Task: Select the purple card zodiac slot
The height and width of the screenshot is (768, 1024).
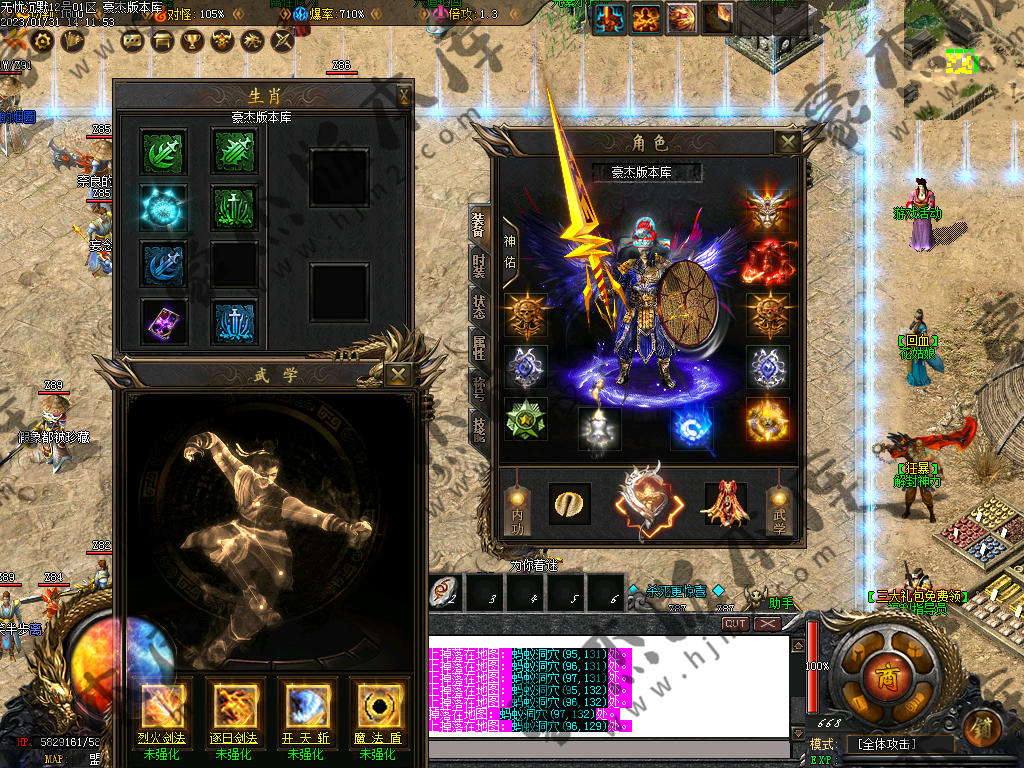Action: tap(160, 319)
